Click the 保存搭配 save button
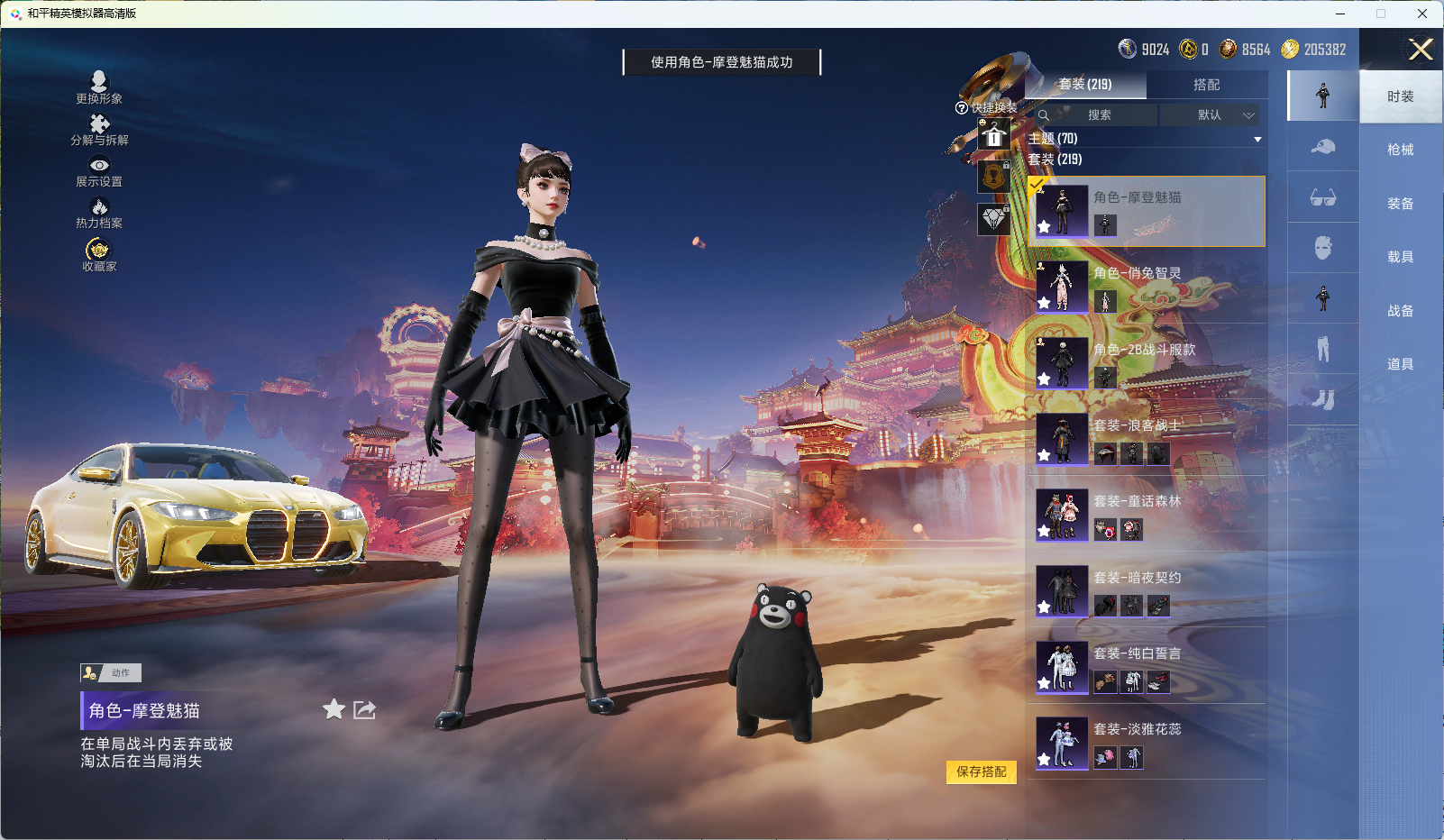1444x840 pixels. [x=982, y=773]
